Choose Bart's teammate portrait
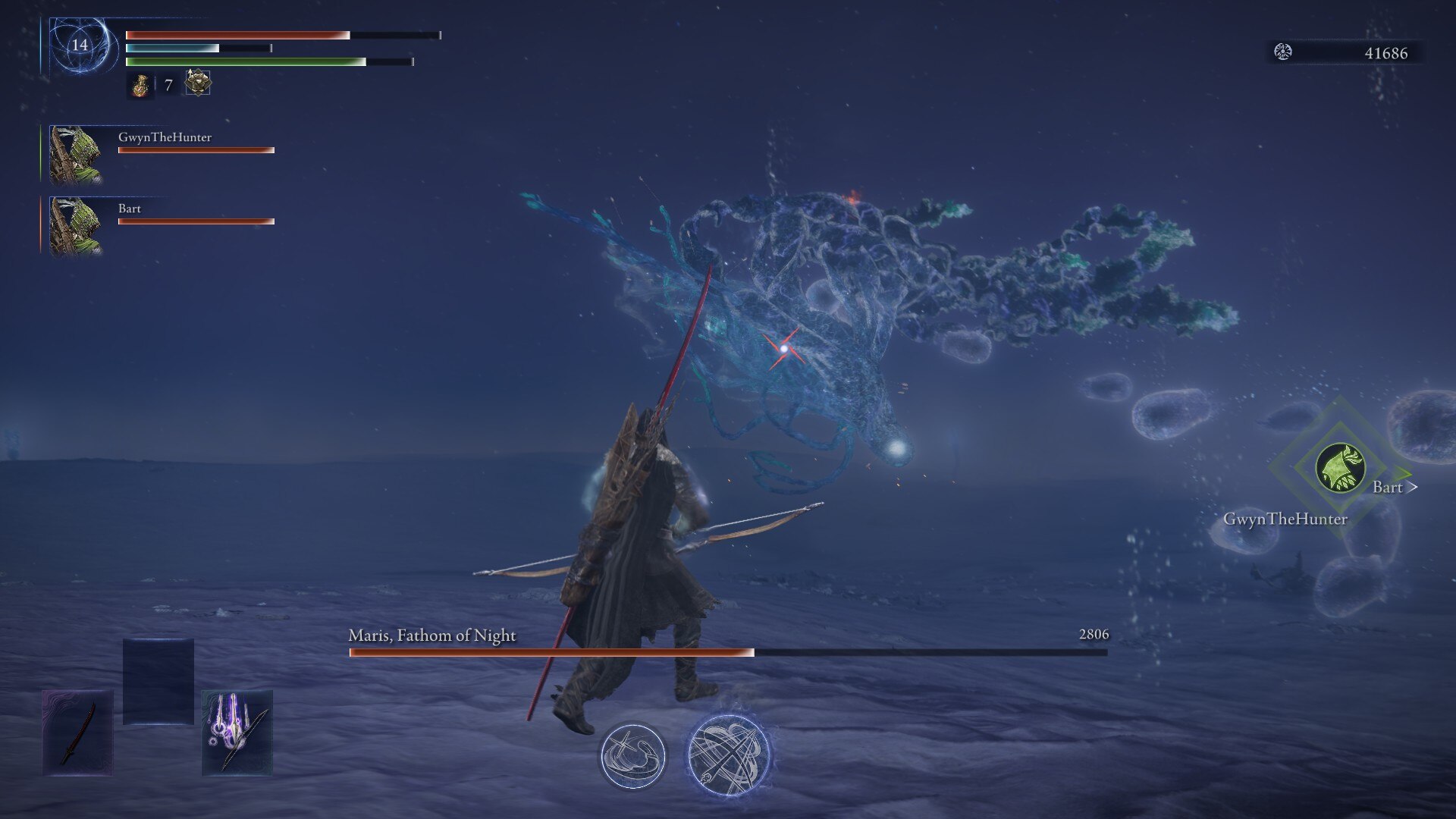Viewport: 1456px width, 819px height. (x=75, y=226)
